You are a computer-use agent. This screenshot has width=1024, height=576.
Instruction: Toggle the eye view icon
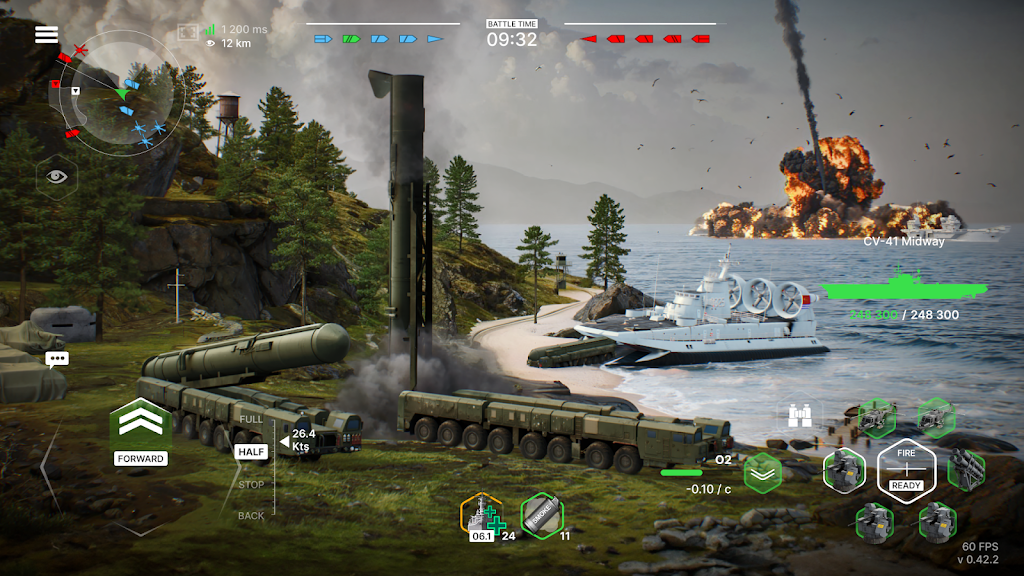click(x=56, y=177)
